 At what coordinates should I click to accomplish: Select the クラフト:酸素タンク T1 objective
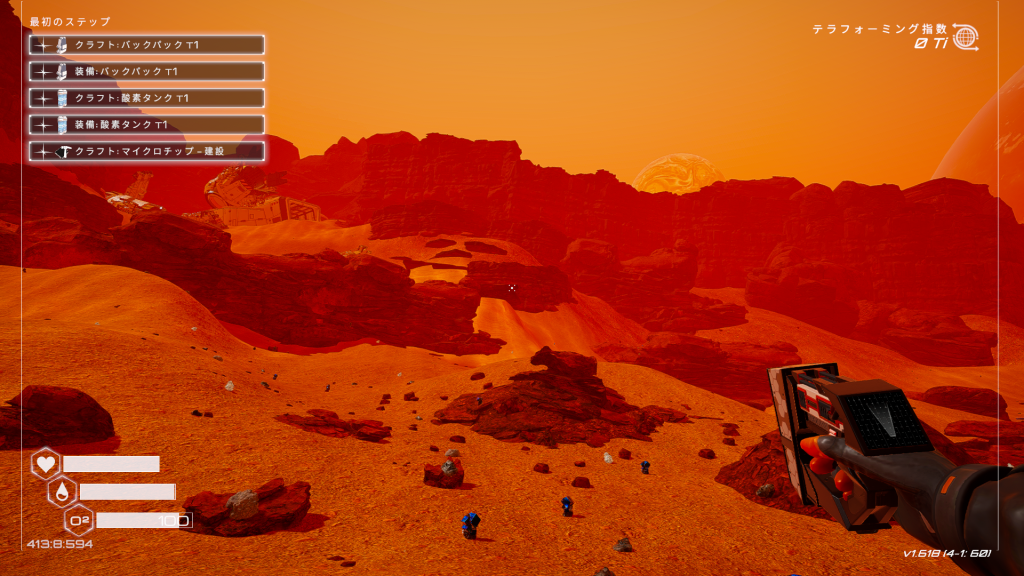coord(147,98)
